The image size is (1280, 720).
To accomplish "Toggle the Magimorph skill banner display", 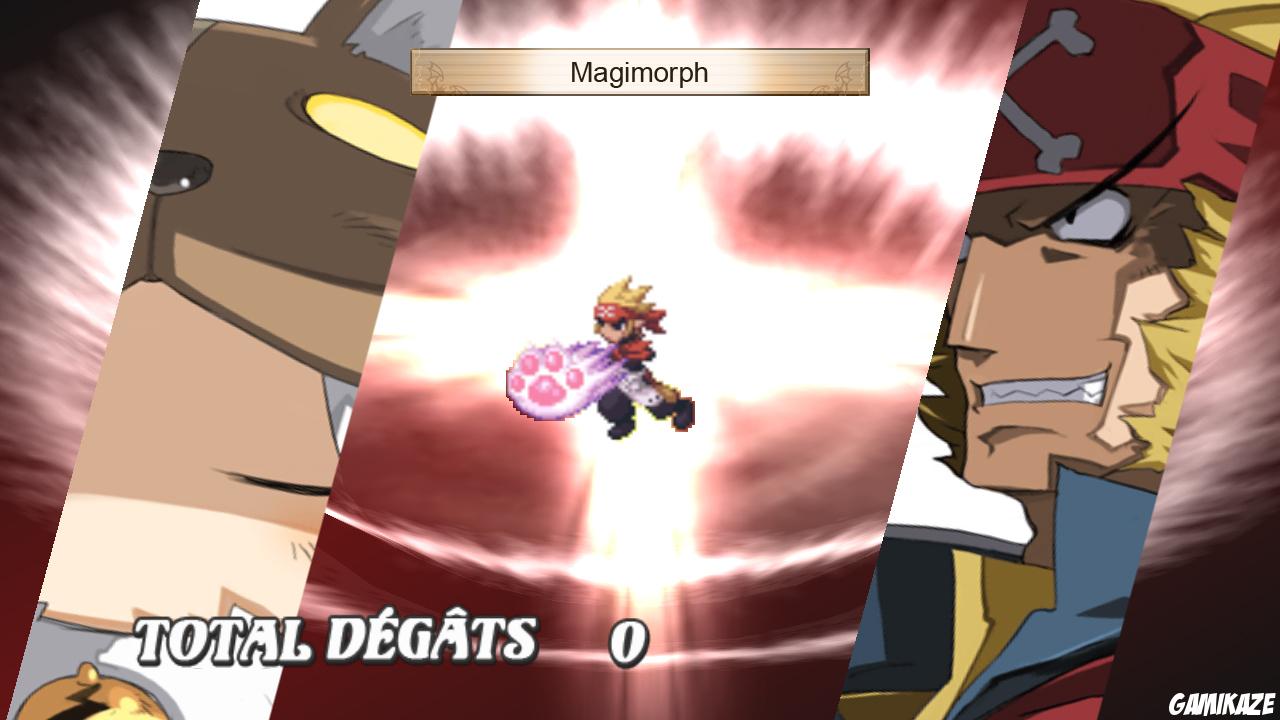I will tap(638, 72).
